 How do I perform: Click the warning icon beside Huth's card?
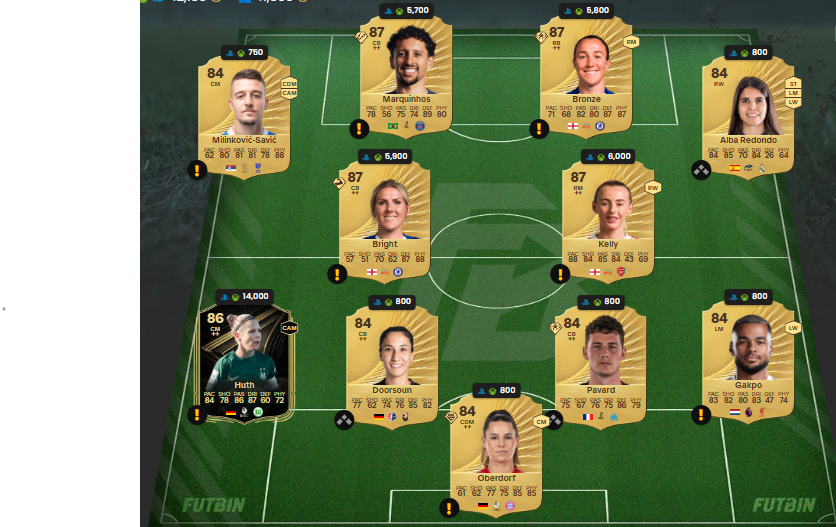[x=197, y=414]
